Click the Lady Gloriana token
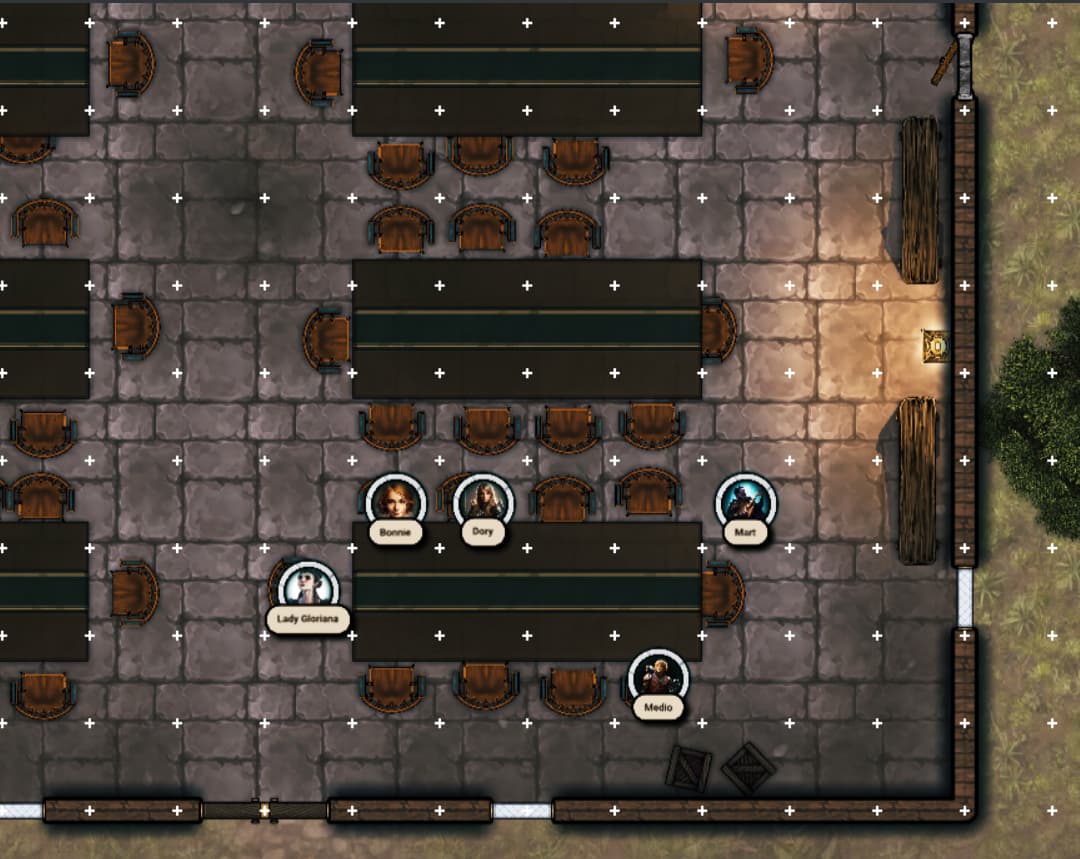 [308, 588]
